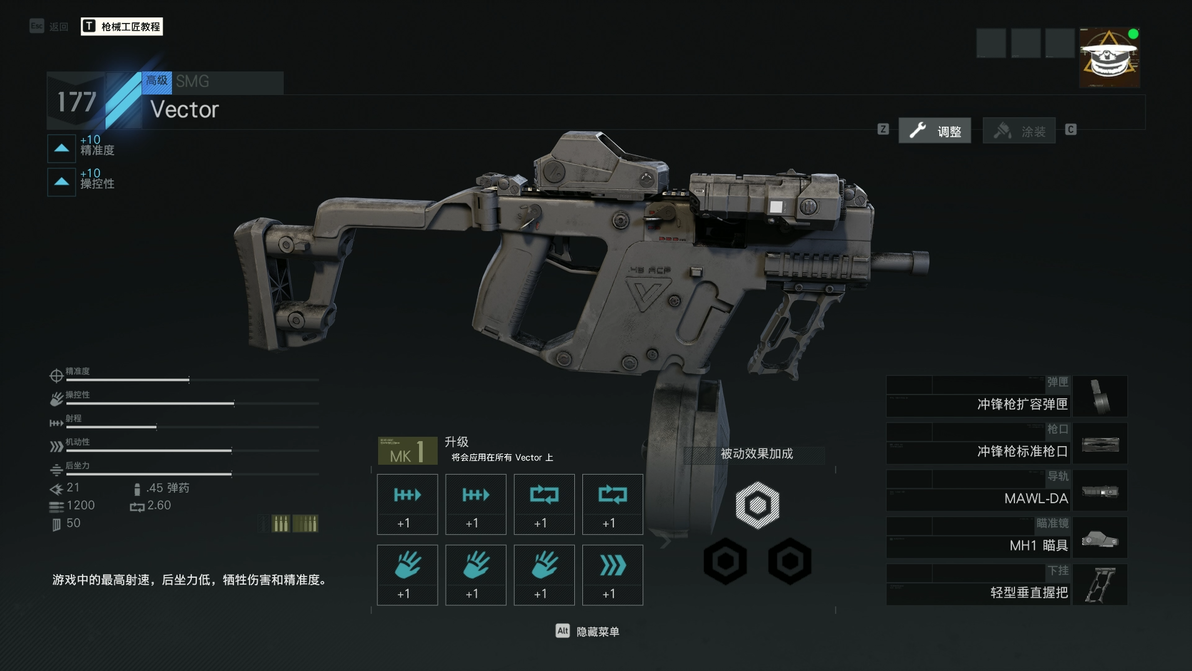Viewport: 1192px width, 671px height.
Task: Switch to the 调整 tab
Action: click(935, 130)
